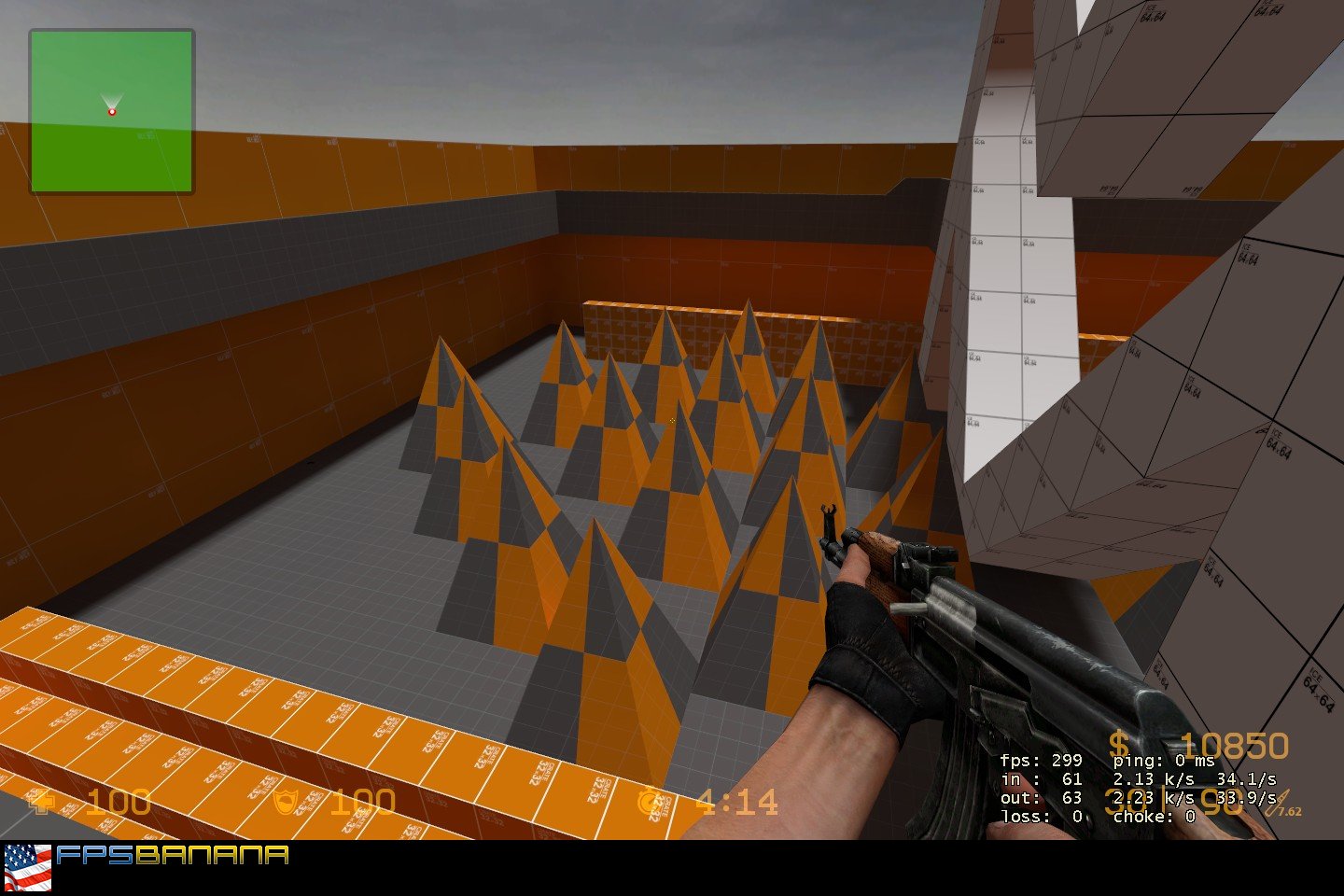
Task: Click the choke: 0 netgraph entry
Action: pos(1155,815)
